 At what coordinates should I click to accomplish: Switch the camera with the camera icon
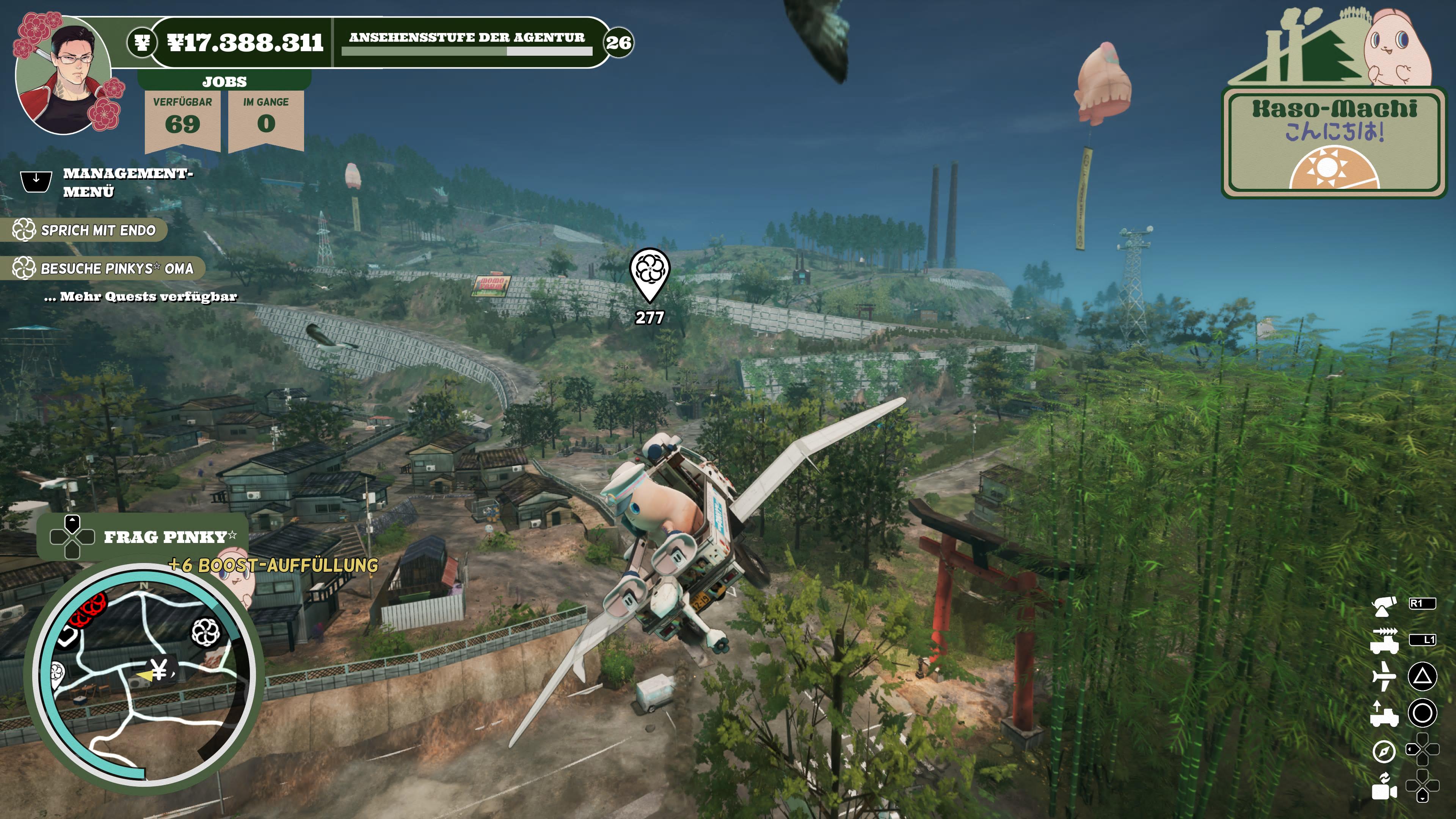[x=1384, y=787]
